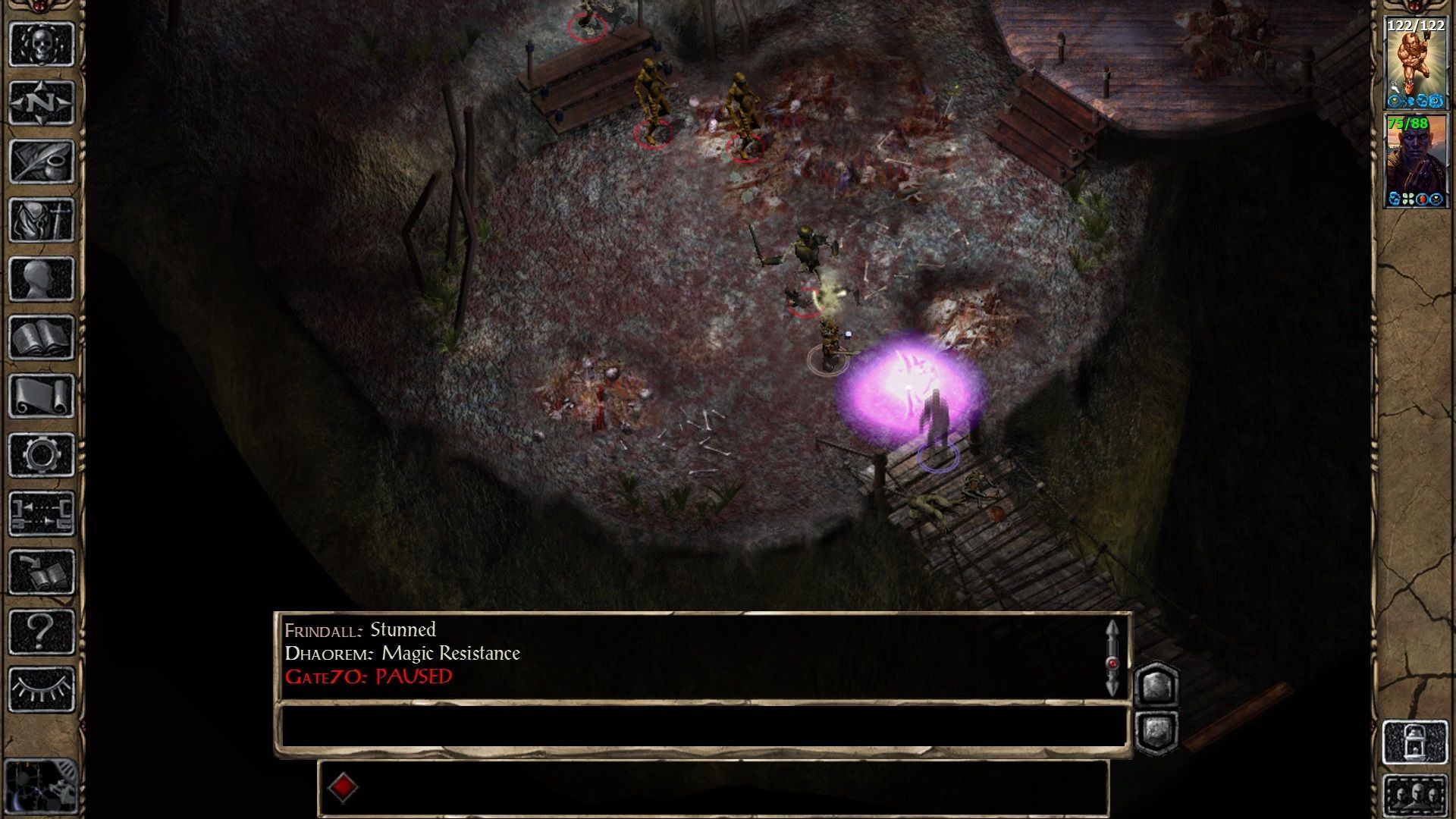The width and height of the screenshot is (1456, 819).
Task: Open the journal with the quill icon
Action: 41,161
